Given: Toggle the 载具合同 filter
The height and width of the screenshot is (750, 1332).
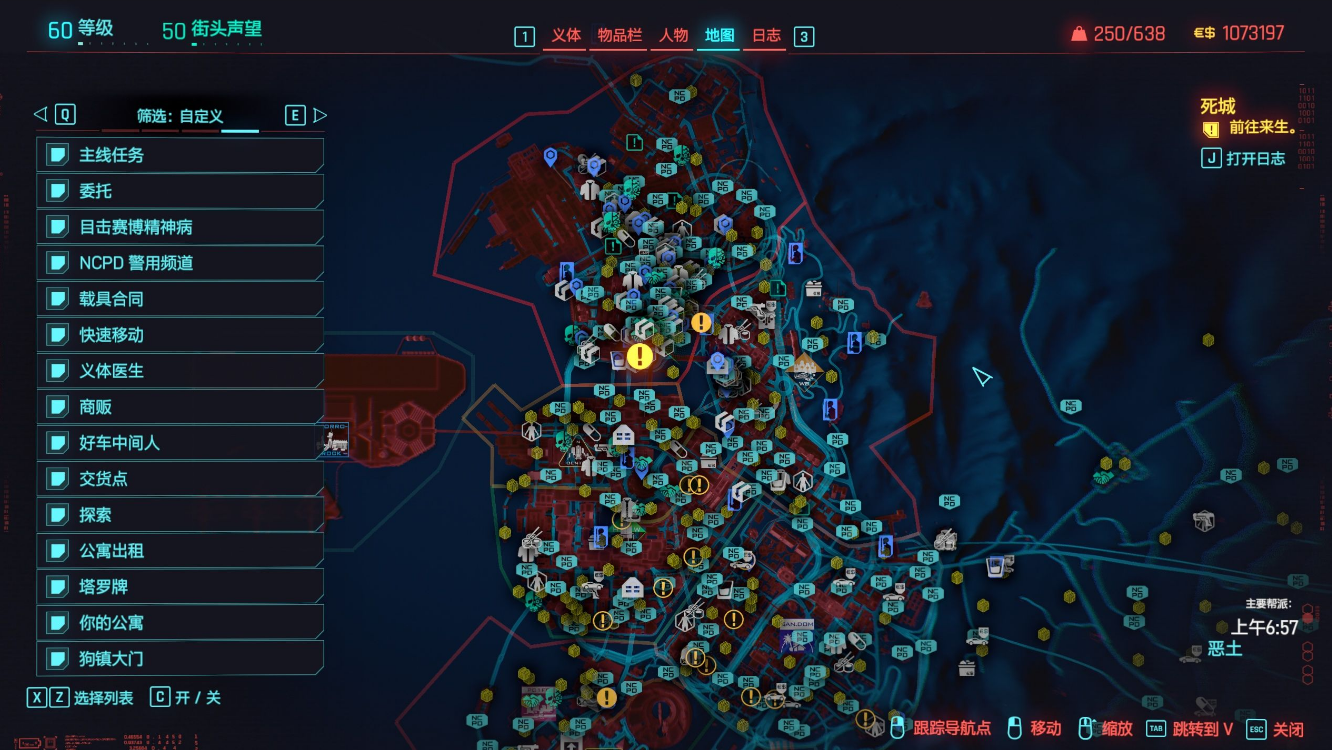Looking at the screenshot, I should 181,299.
